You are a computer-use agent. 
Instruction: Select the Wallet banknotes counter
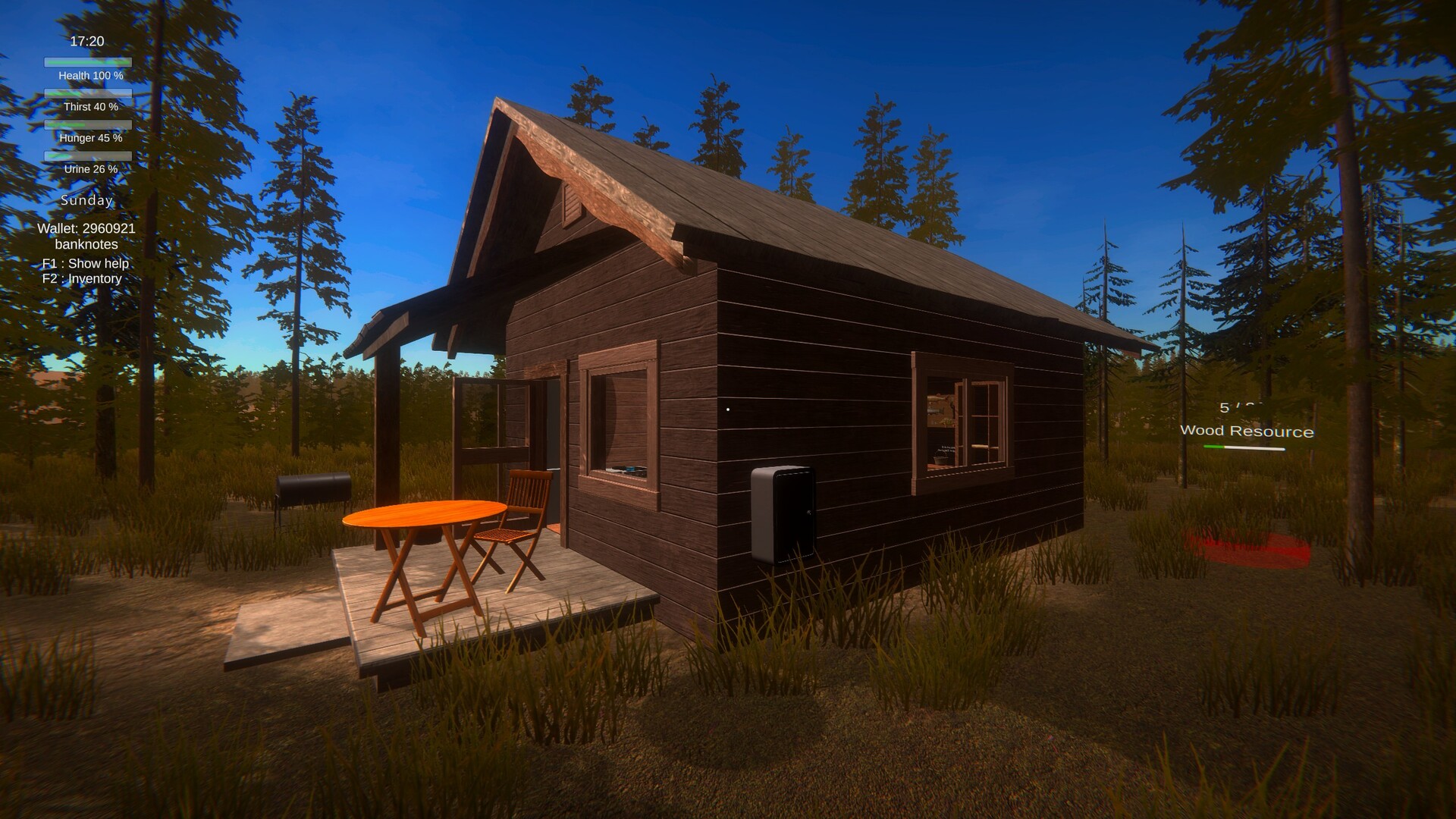[x=86, y=236]
